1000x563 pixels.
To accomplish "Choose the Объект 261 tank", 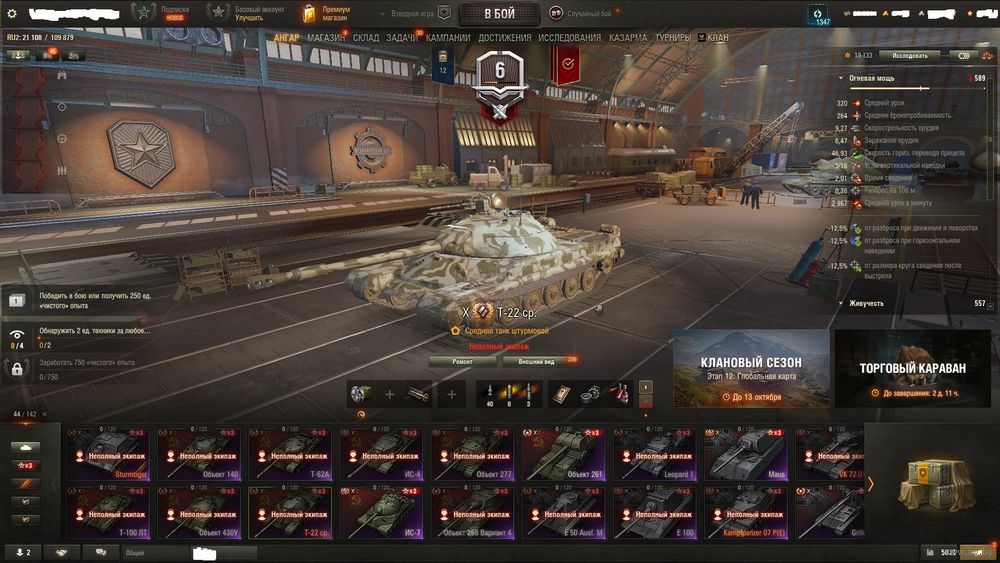I will (566, 454).
